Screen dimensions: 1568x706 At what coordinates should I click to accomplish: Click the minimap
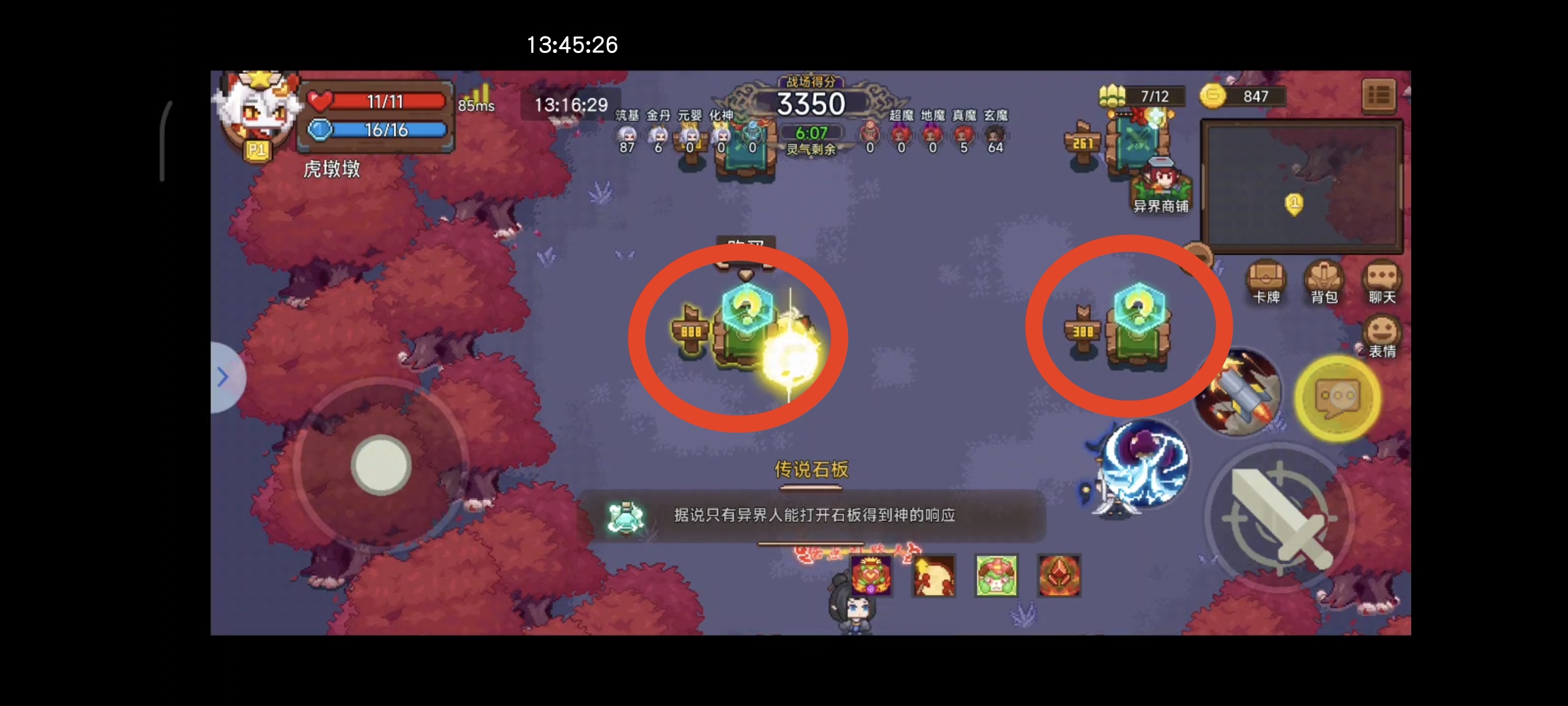[1301, 186]
